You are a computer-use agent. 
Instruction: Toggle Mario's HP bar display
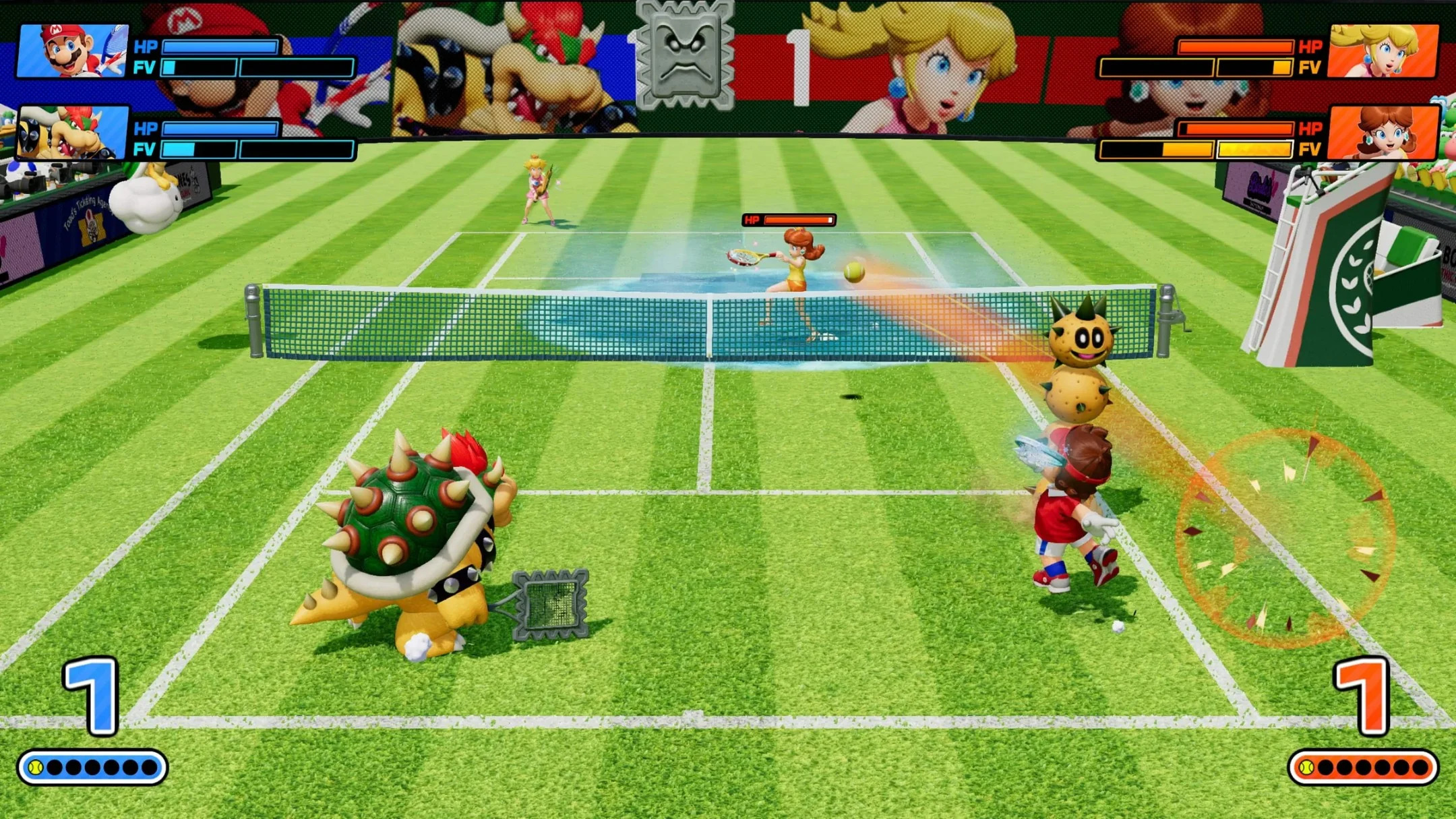[x=222, y=46]
